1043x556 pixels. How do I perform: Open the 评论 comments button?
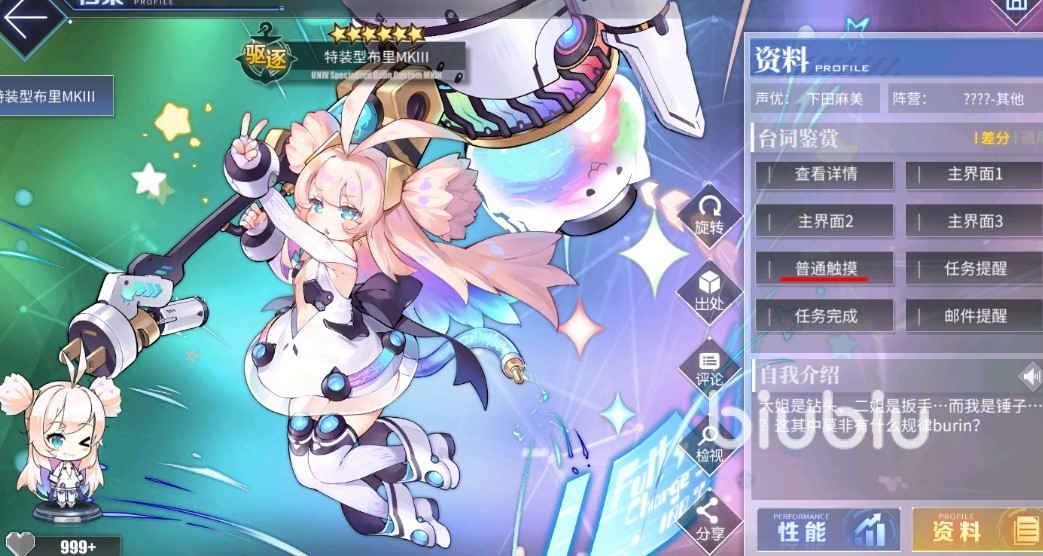[x=709, y=366]
